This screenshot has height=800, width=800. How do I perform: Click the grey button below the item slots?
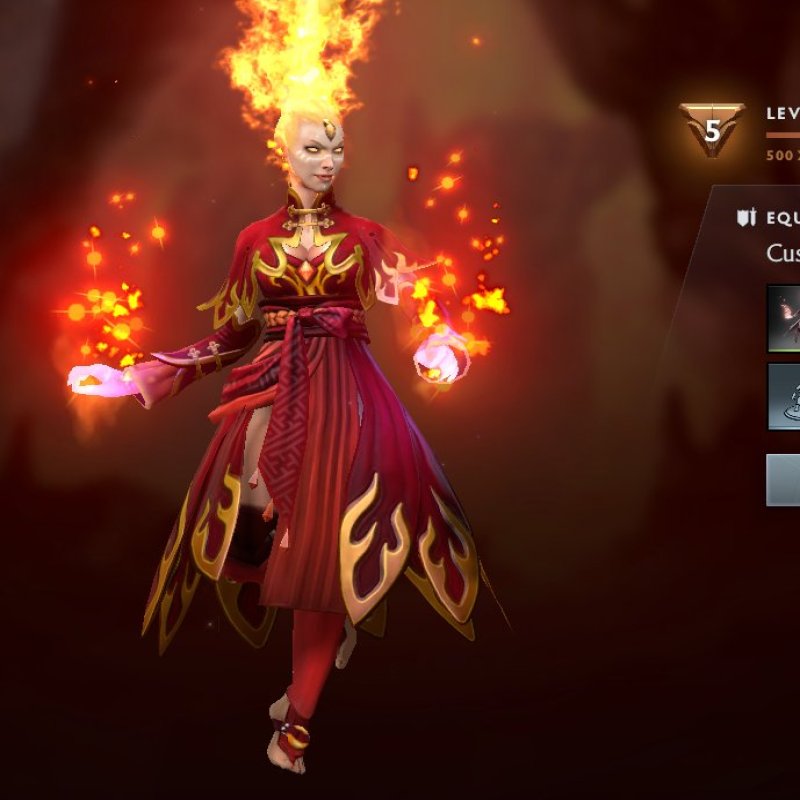[783, 480]
